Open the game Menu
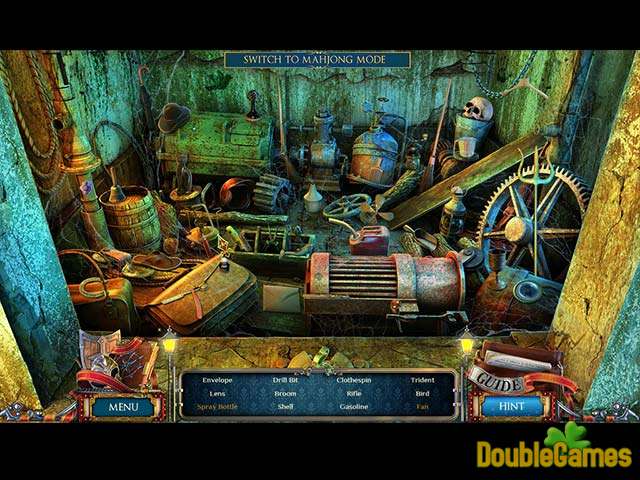 [x=123, y=407]
